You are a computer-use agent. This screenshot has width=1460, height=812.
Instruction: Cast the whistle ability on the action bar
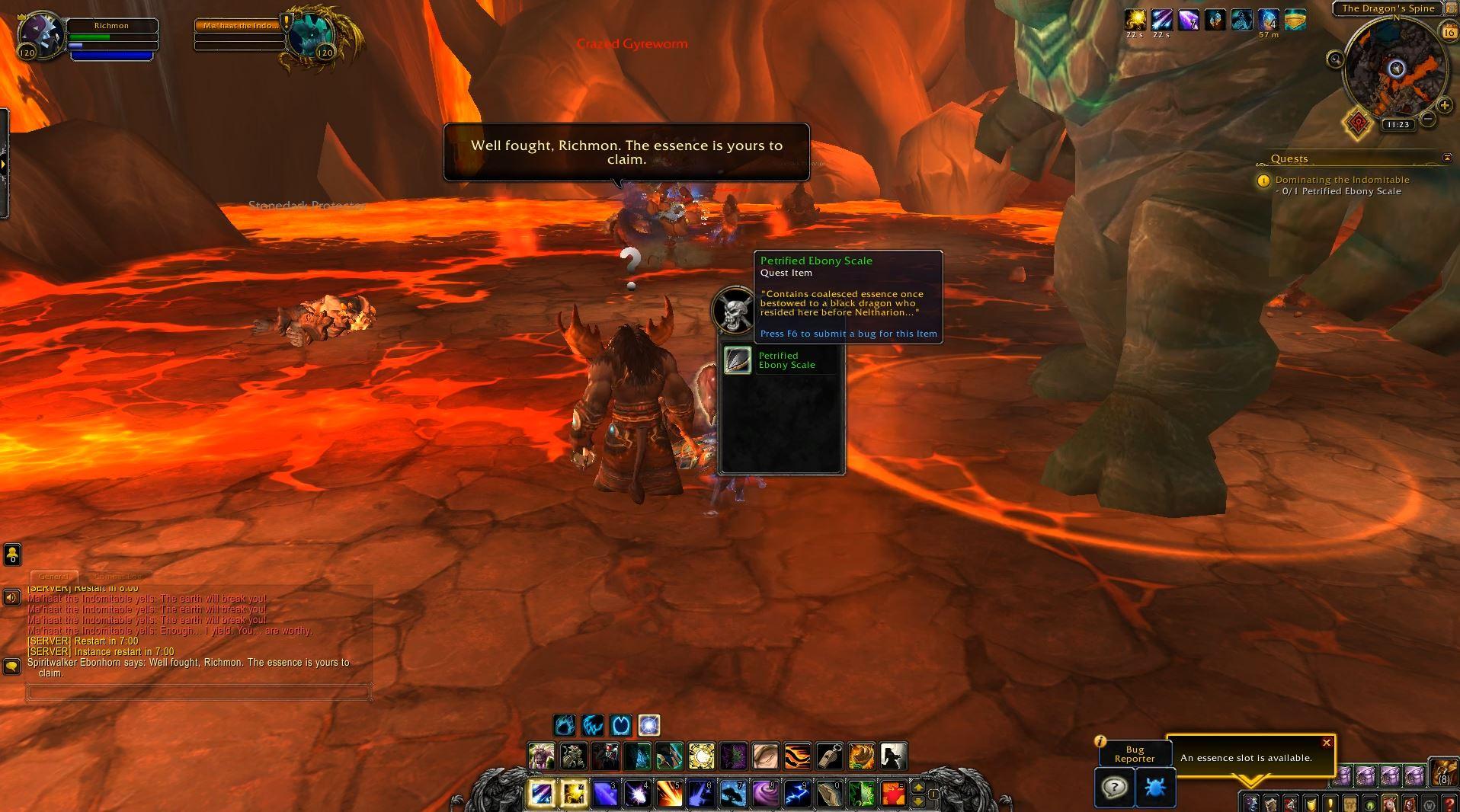tap(830, 756)
